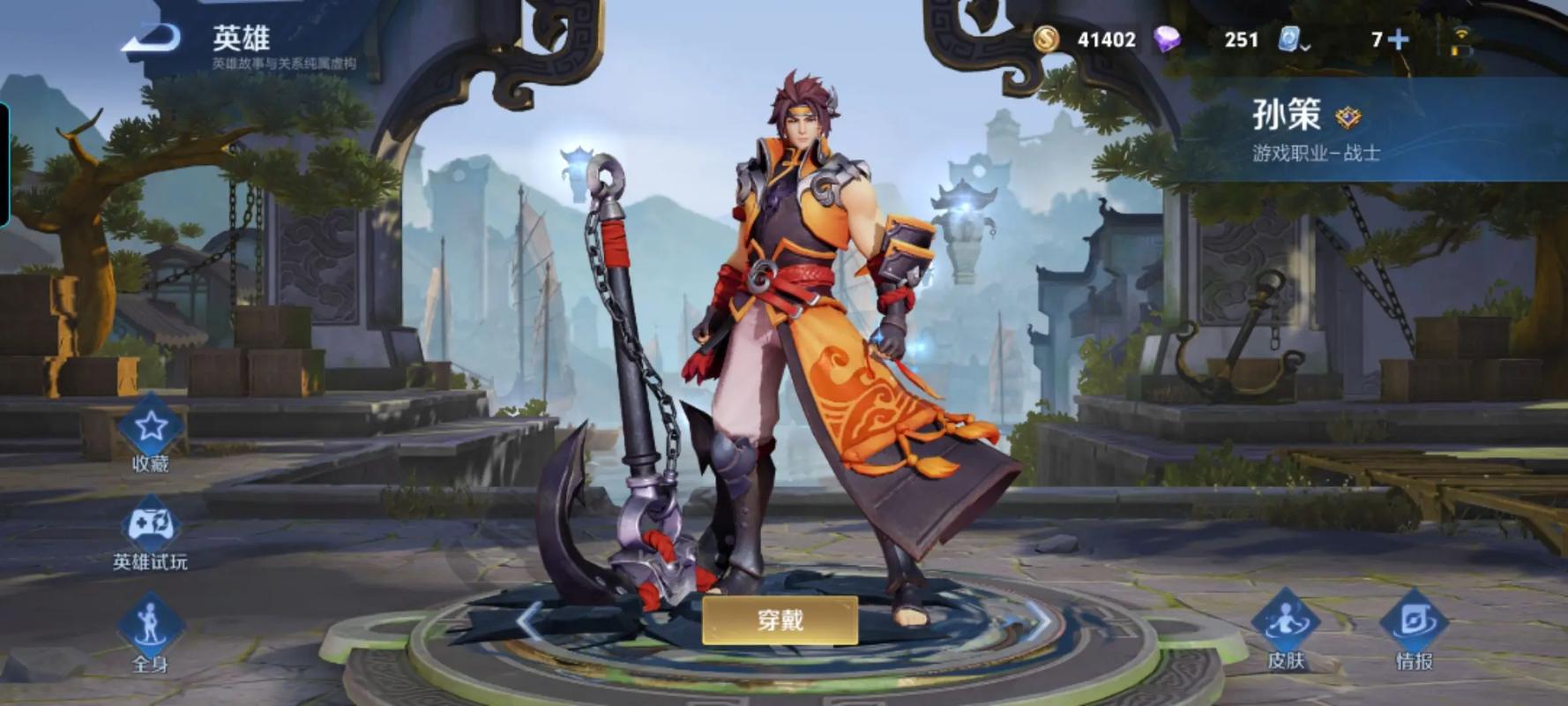This screenshot has width=1568, height=706.
Task: Tap the badge emblem beside 孙策
Action: [1348, 116]
